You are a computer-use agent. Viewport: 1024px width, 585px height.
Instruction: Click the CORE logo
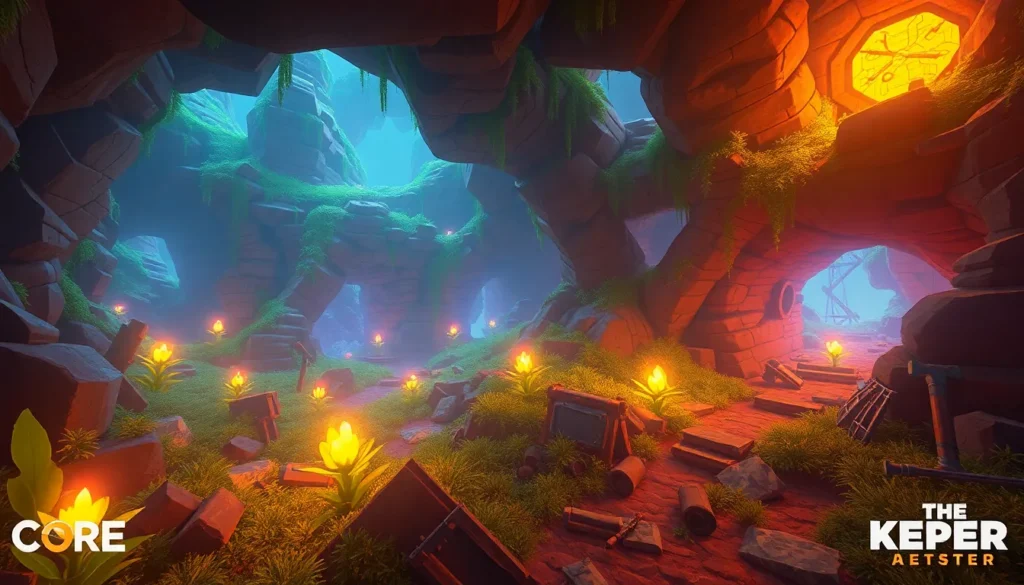click(x=68, y=536)
